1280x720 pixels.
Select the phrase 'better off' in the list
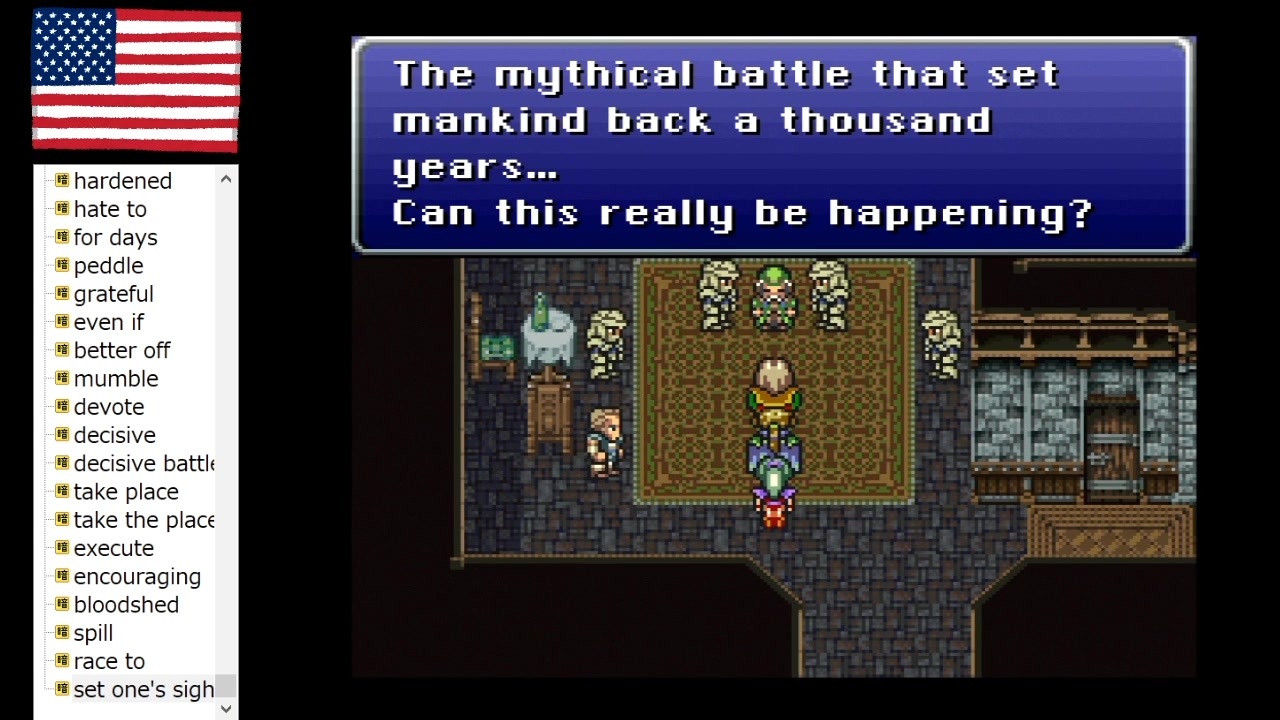tap(122, 350)
